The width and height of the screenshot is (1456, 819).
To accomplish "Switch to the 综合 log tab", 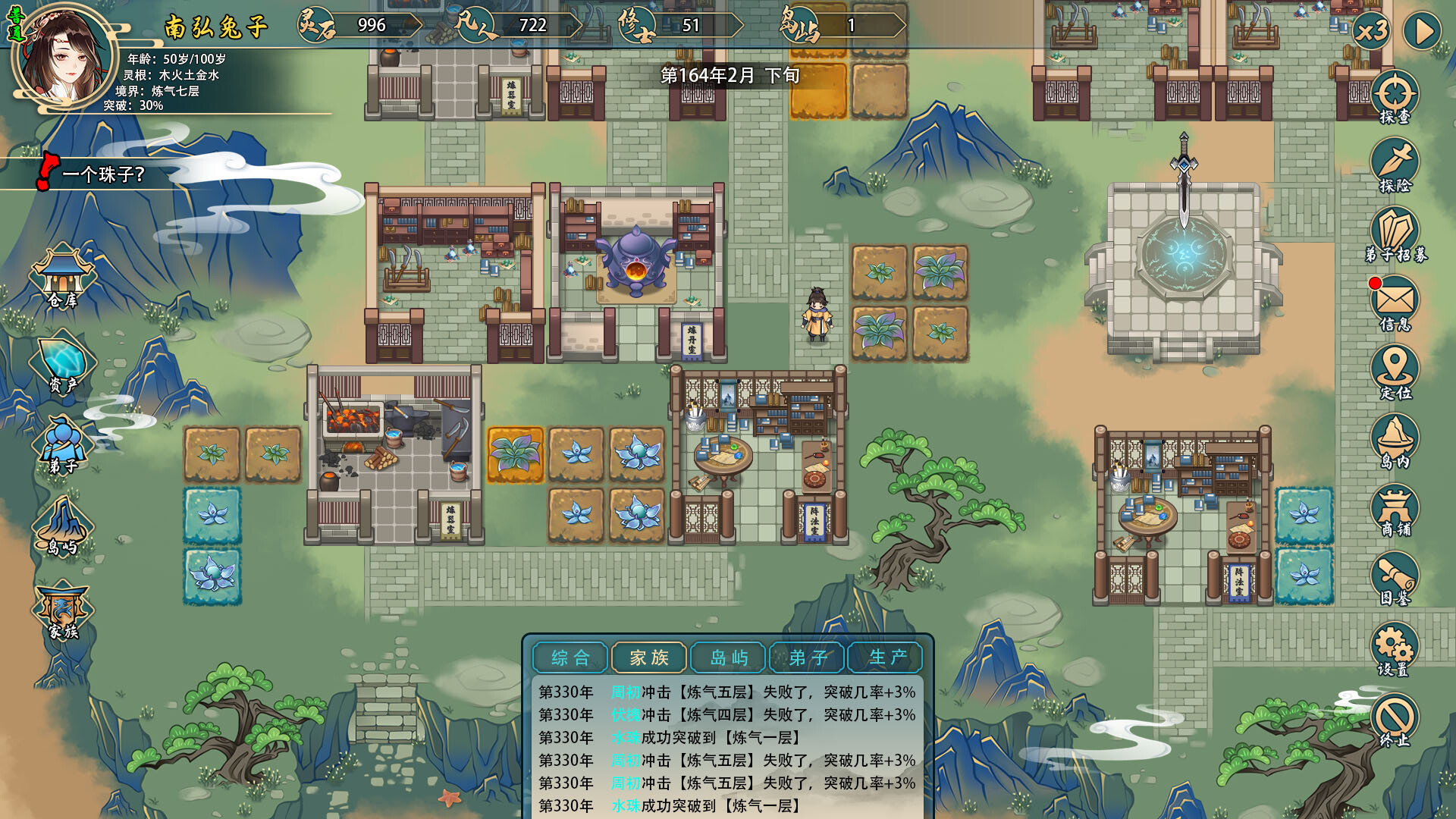I will pos(569,657).
